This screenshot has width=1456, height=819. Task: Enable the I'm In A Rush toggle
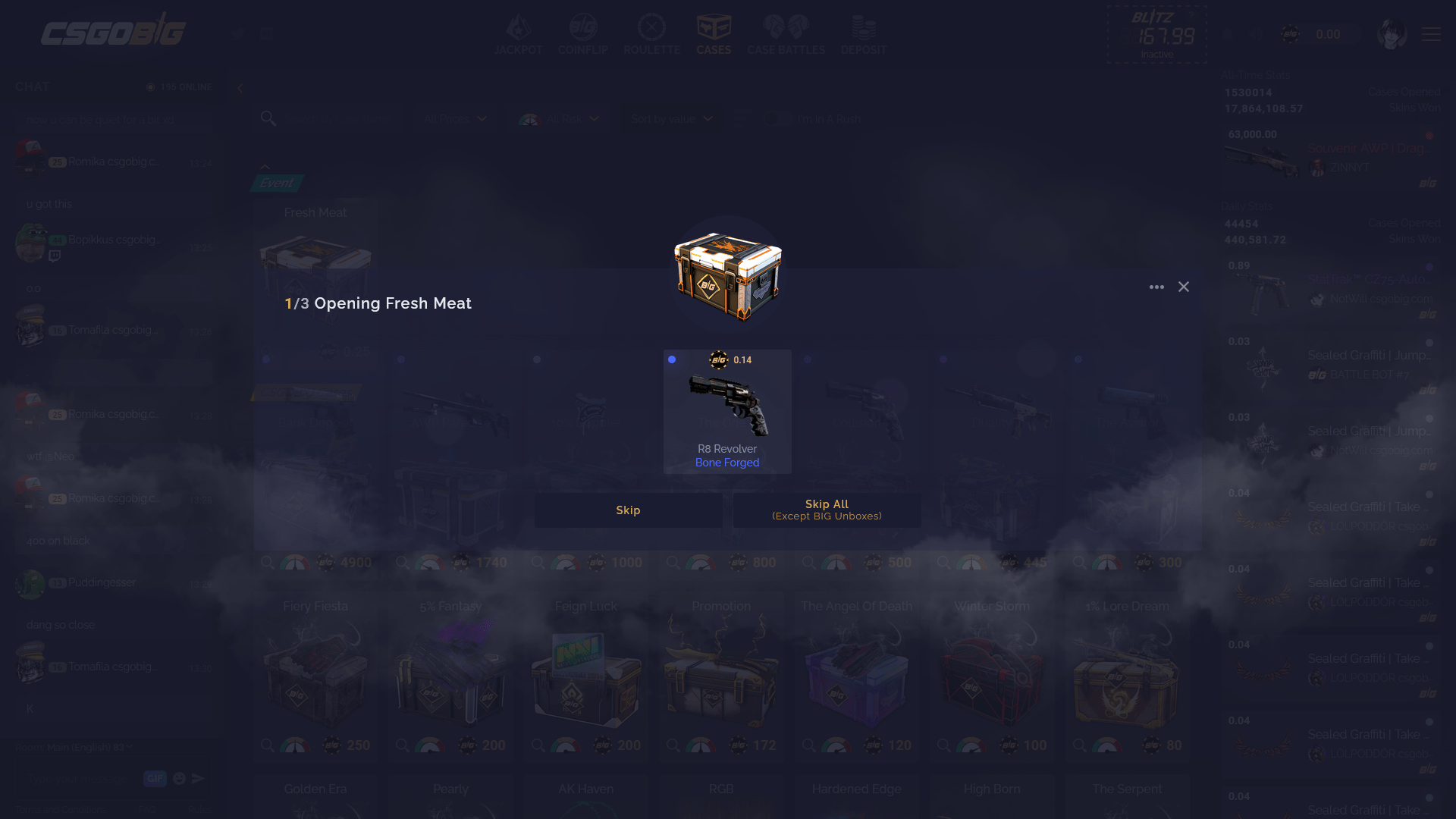(x=778, y=119)
